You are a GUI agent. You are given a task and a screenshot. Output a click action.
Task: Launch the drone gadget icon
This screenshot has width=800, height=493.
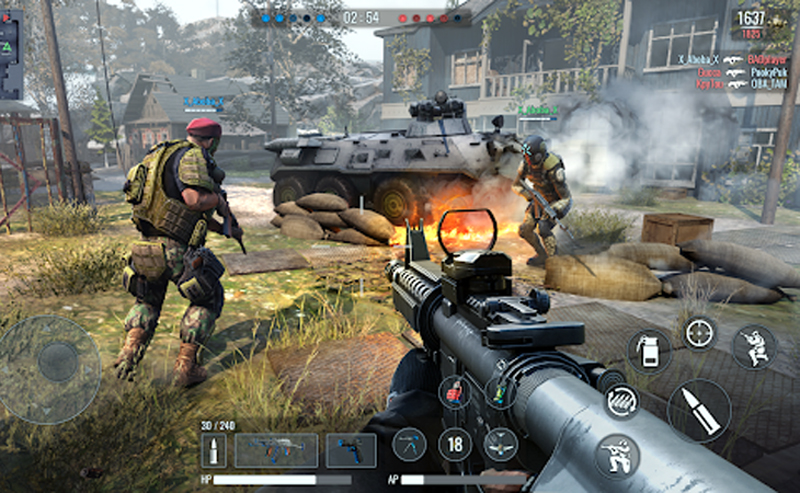pos(501,444)
